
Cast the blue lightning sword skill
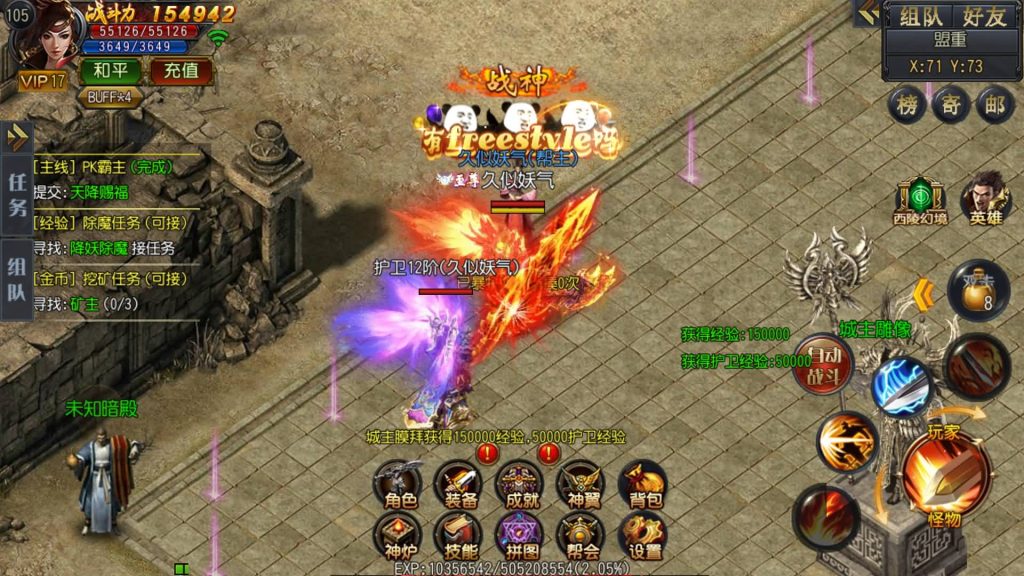pyautogui.click(x=901, y=386)
